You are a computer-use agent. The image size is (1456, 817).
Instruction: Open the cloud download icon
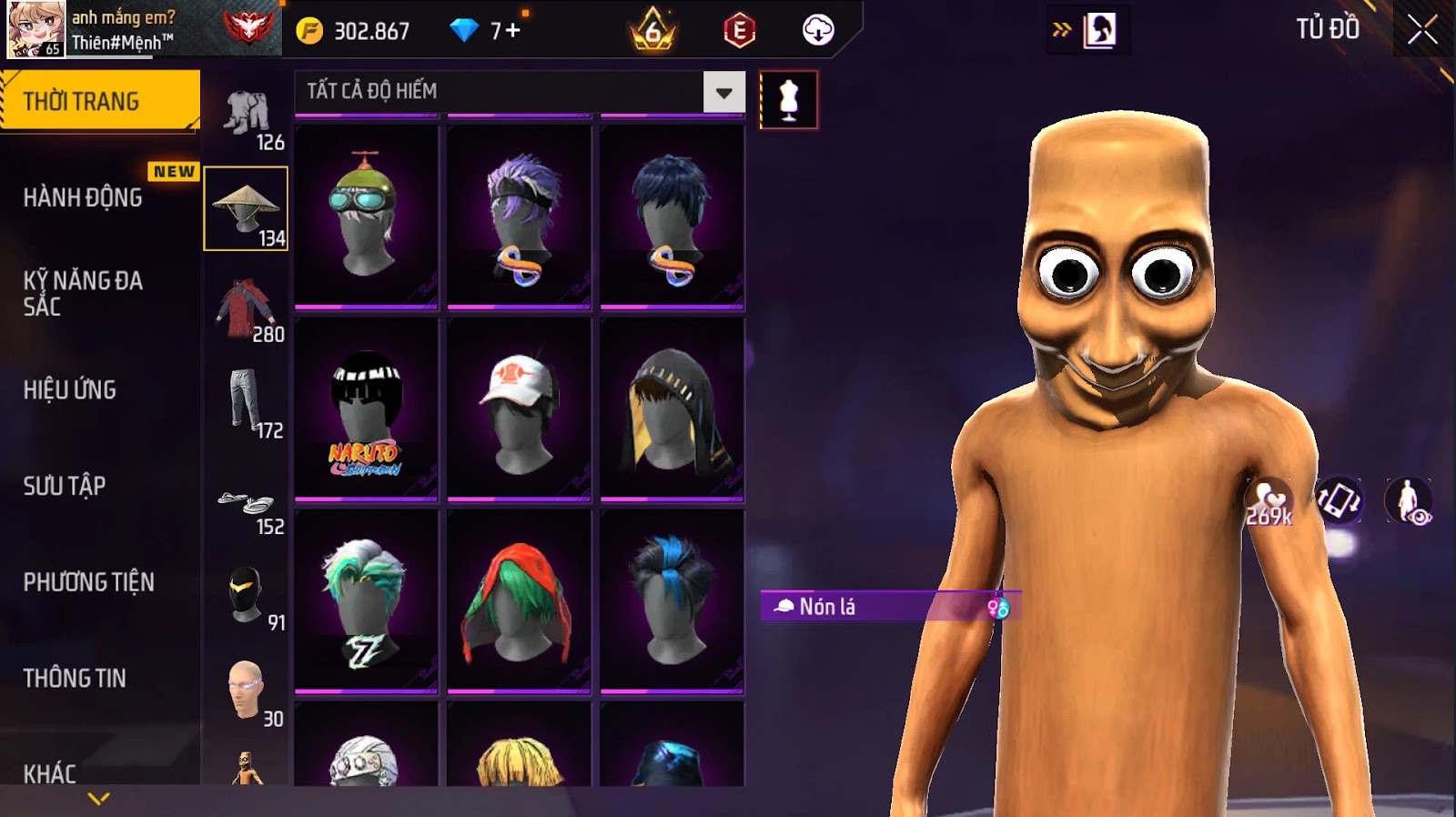(818, 31)
